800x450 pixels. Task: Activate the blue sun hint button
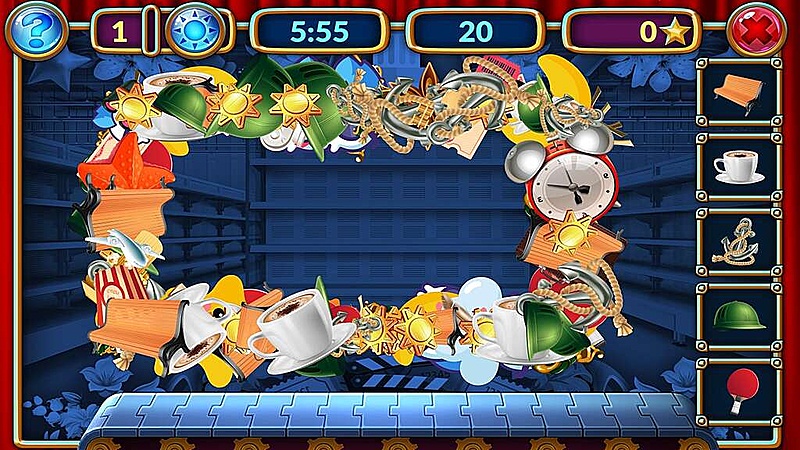click(x=191, y=31)
